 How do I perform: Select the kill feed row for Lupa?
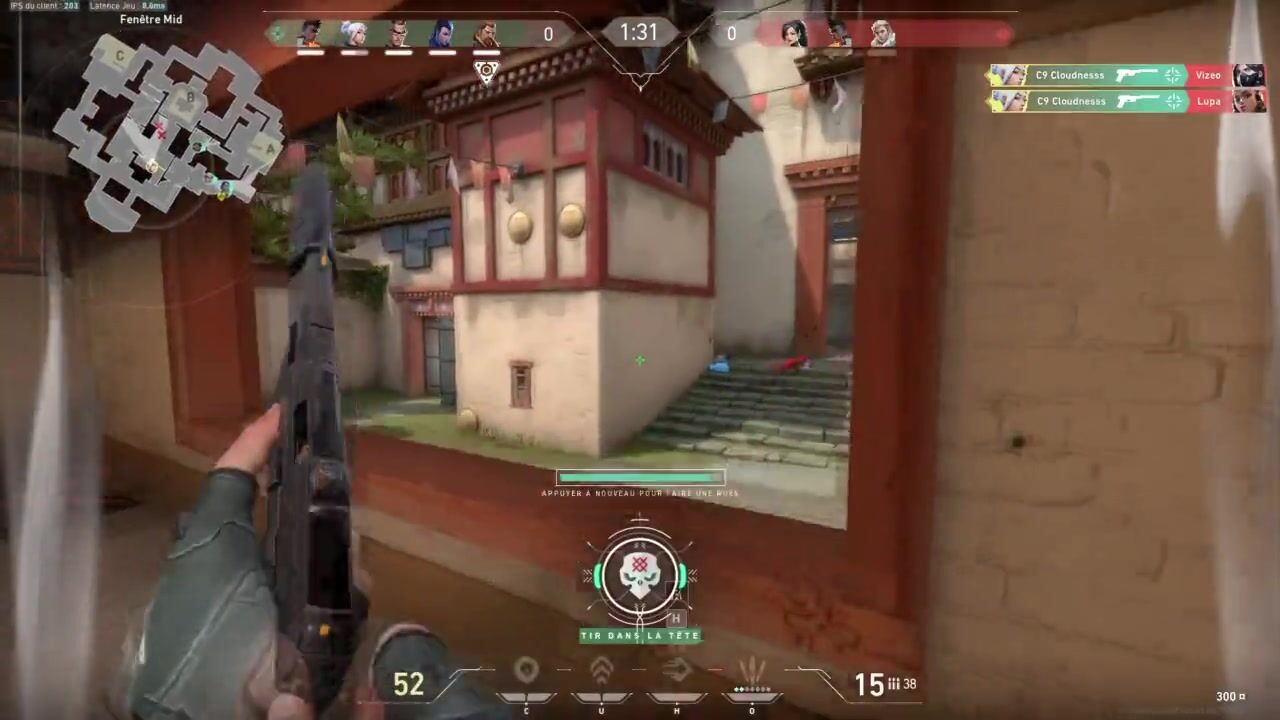click(x=1127, y=101)
